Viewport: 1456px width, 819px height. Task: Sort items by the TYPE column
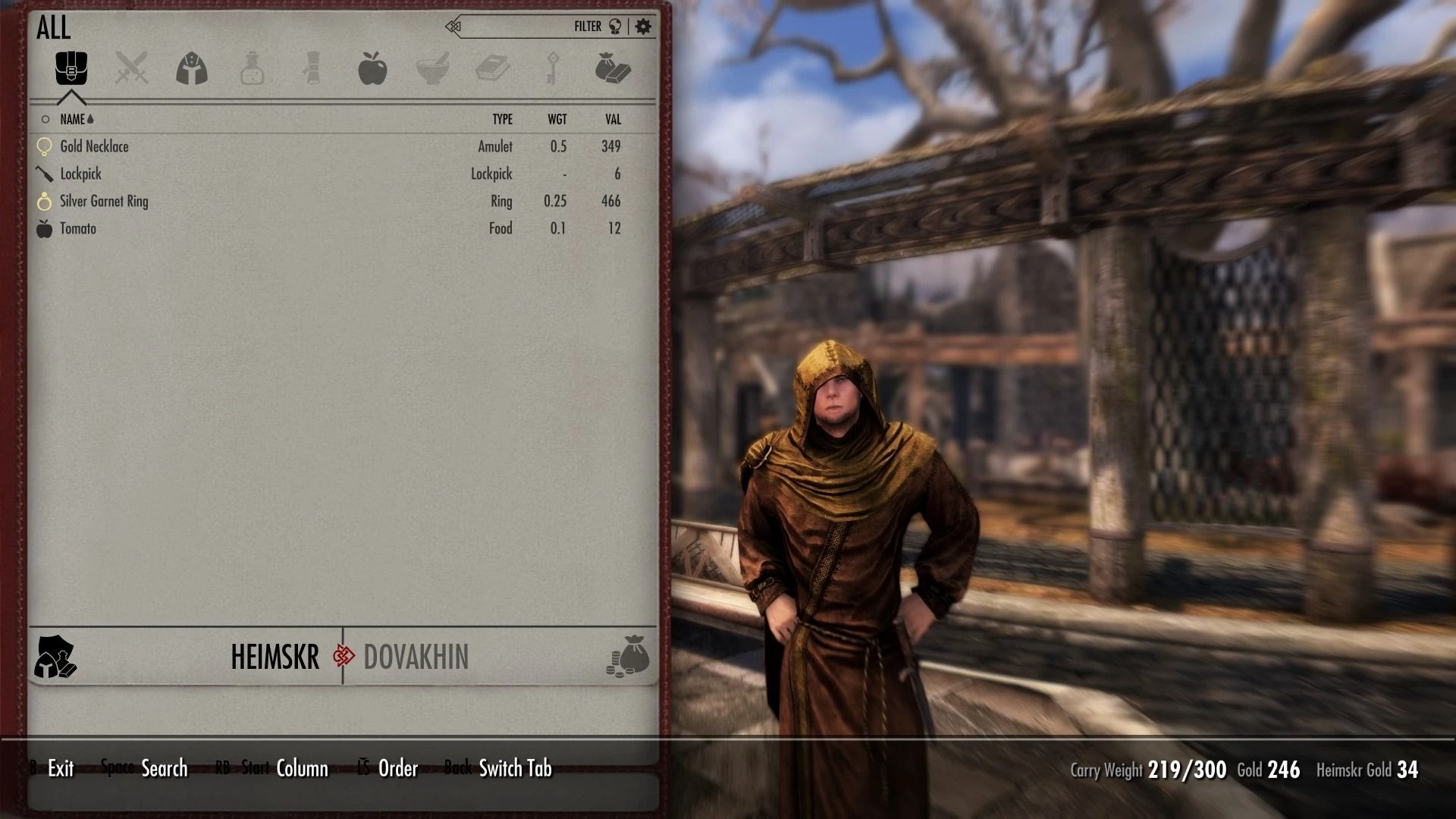502,119
